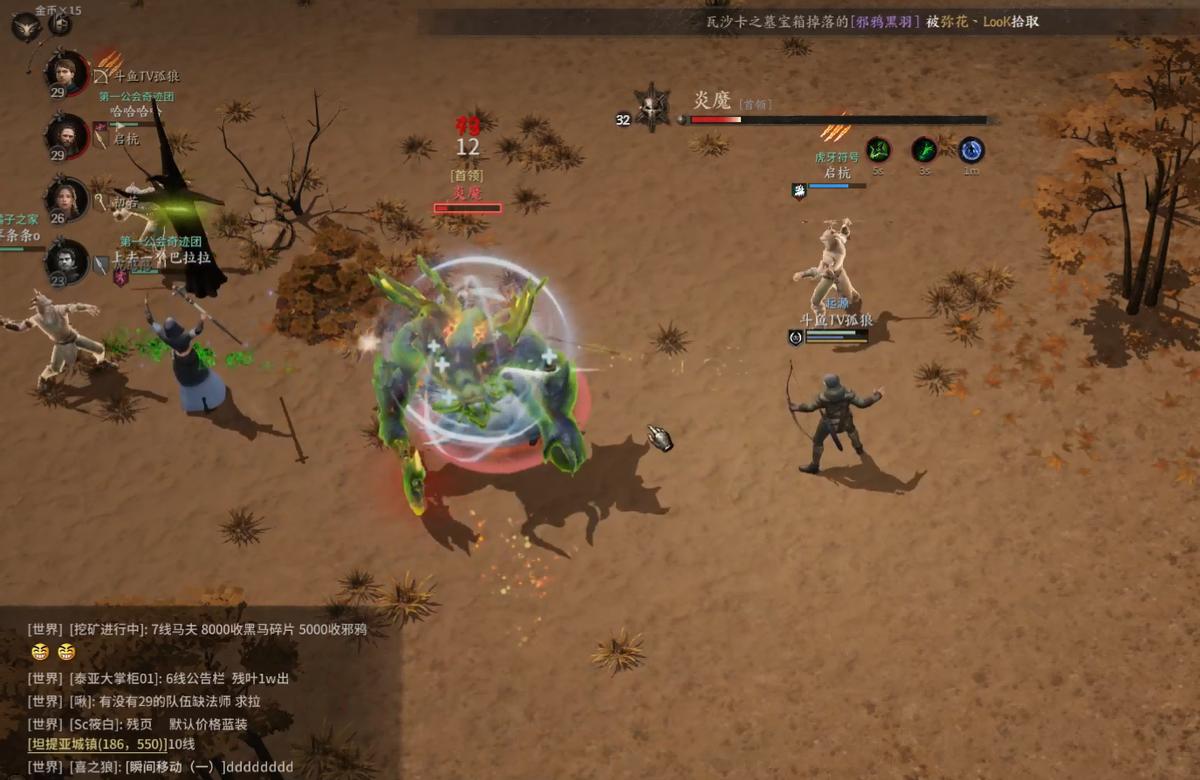Click player name Sc筱白 in world chat
This screenshot has width=1200, height=780.
point(96,723)
